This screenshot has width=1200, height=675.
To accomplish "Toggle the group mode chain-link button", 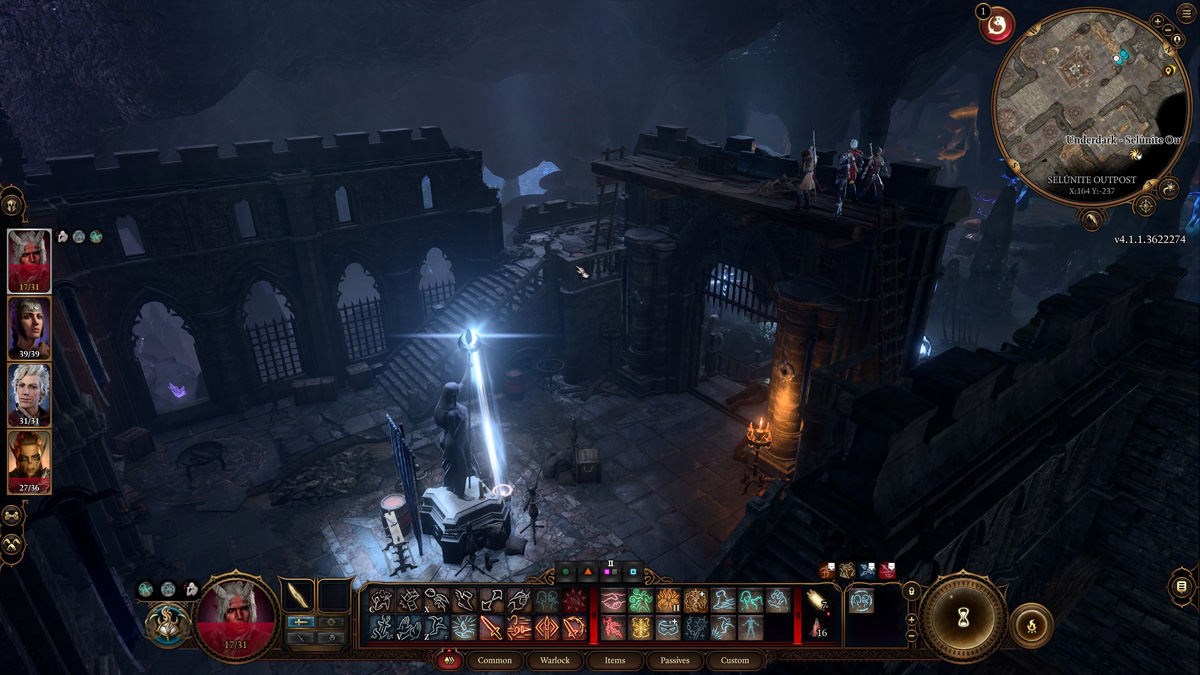I will pos(13,515).
